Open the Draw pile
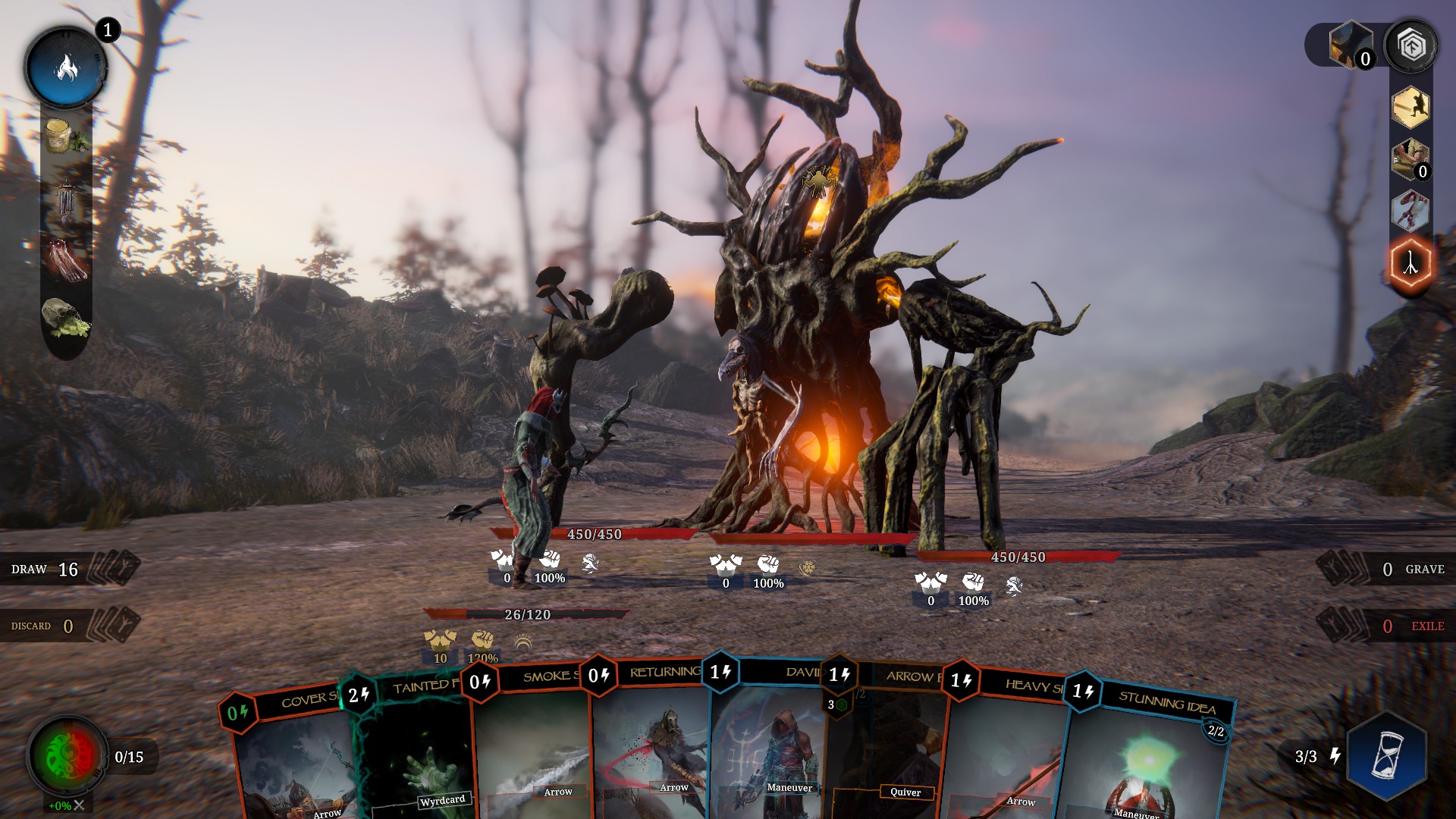Screen dimensions: 1456x819 (68, 570)
